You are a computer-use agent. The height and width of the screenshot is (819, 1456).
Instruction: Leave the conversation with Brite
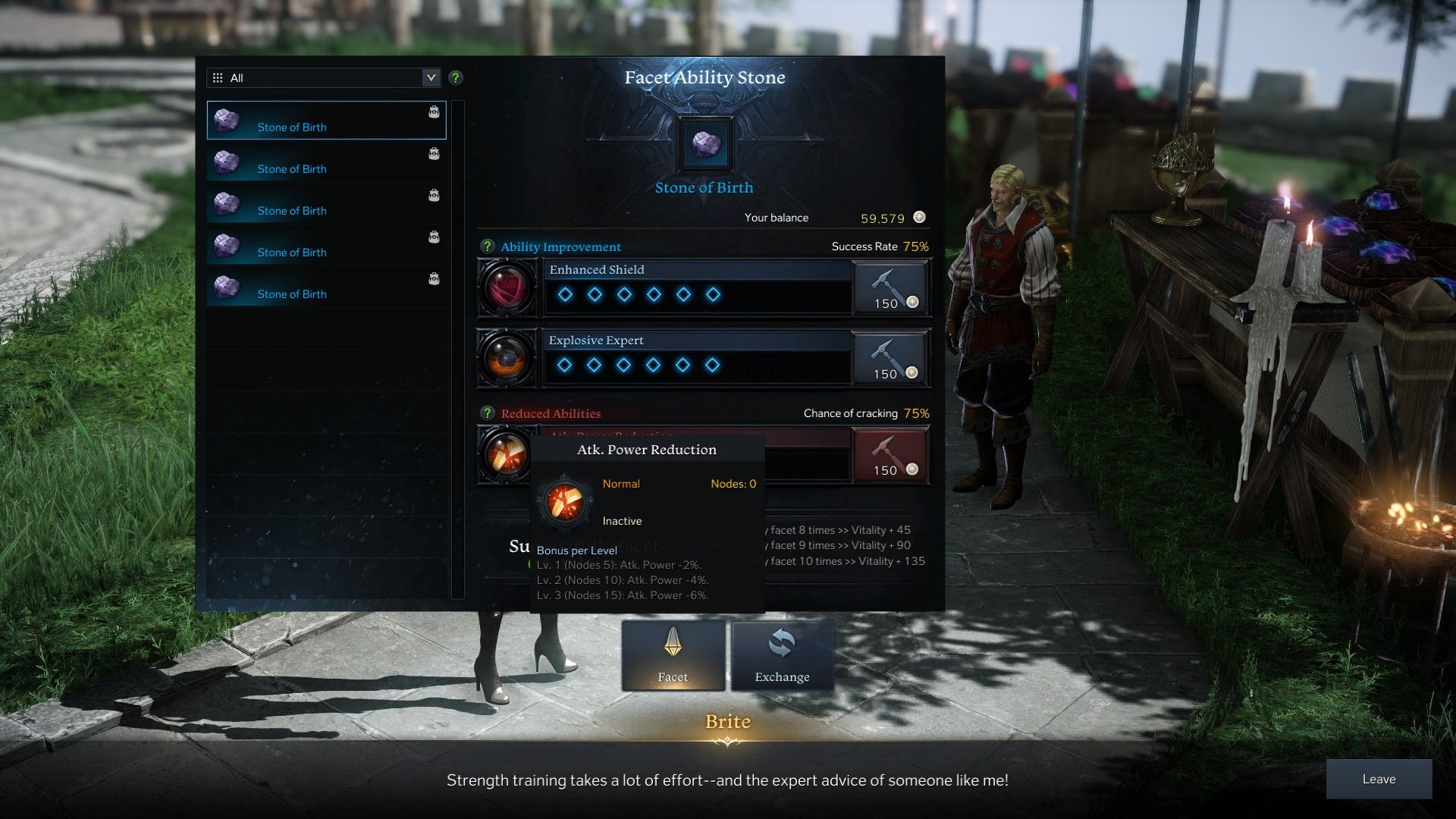(x=1378, y=779)
